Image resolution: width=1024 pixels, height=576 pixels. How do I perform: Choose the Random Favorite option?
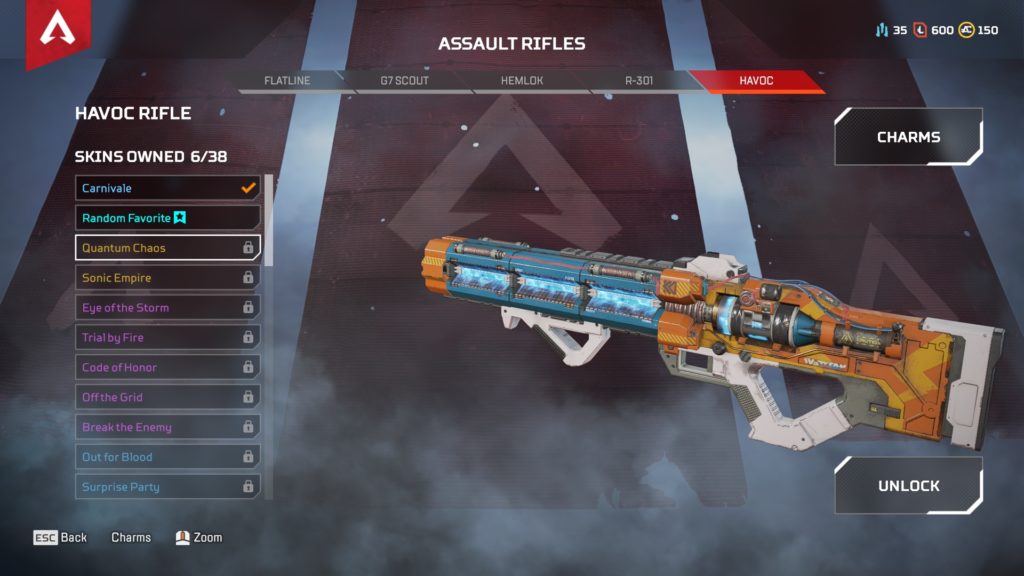[167, 218]
